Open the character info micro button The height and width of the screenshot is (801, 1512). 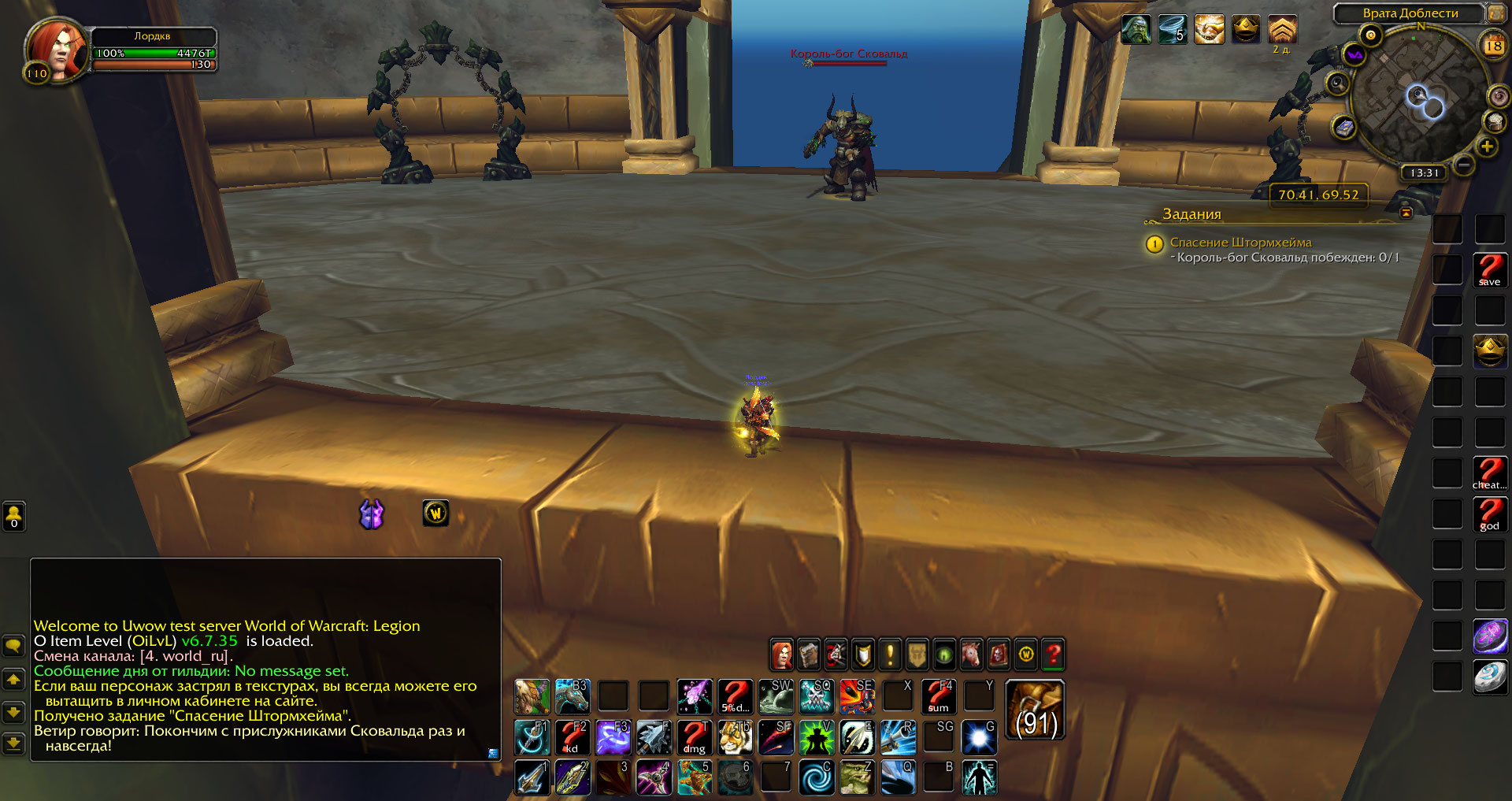[781, 655]
